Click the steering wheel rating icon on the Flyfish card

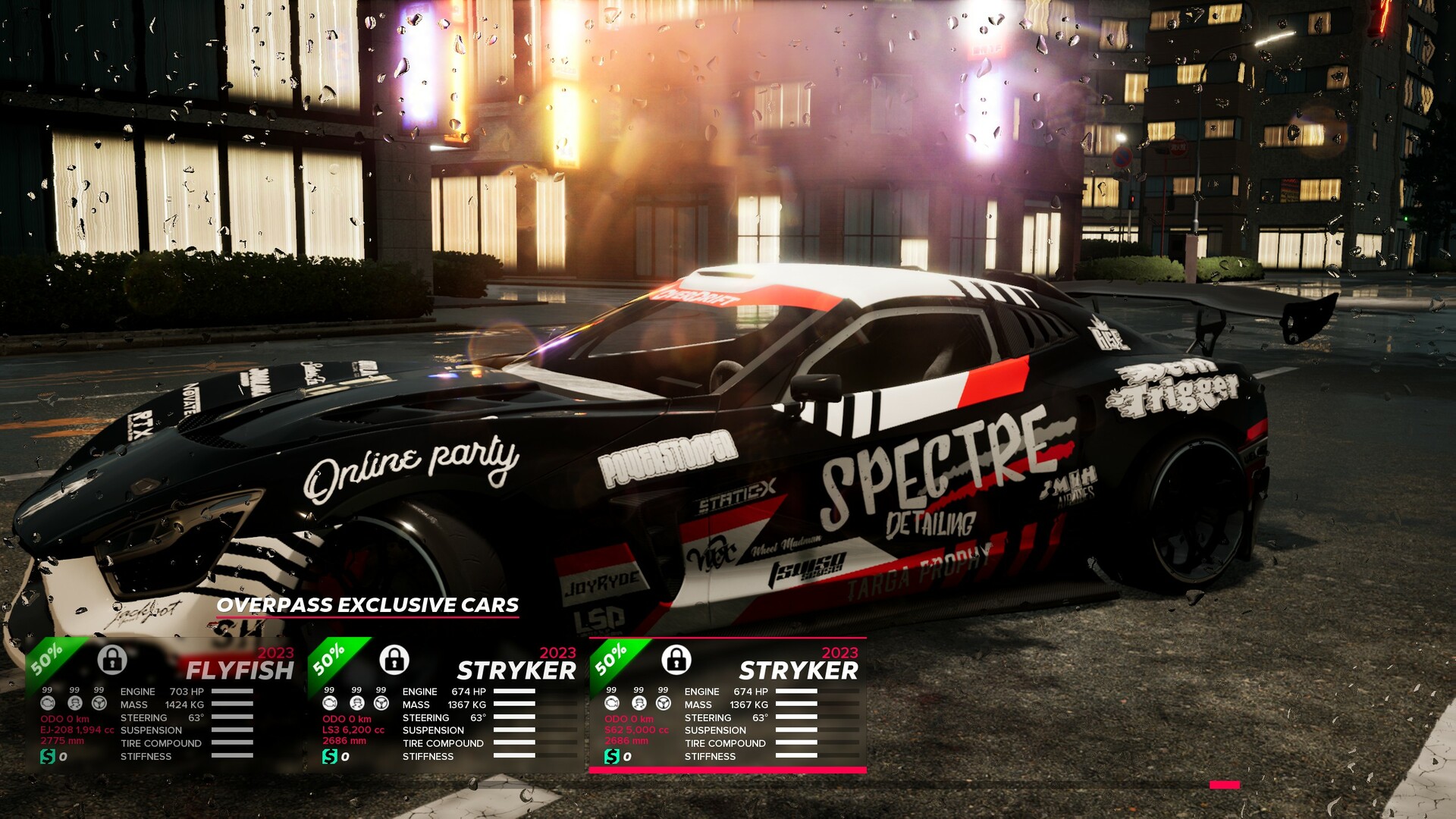click(x=99, y=704)
